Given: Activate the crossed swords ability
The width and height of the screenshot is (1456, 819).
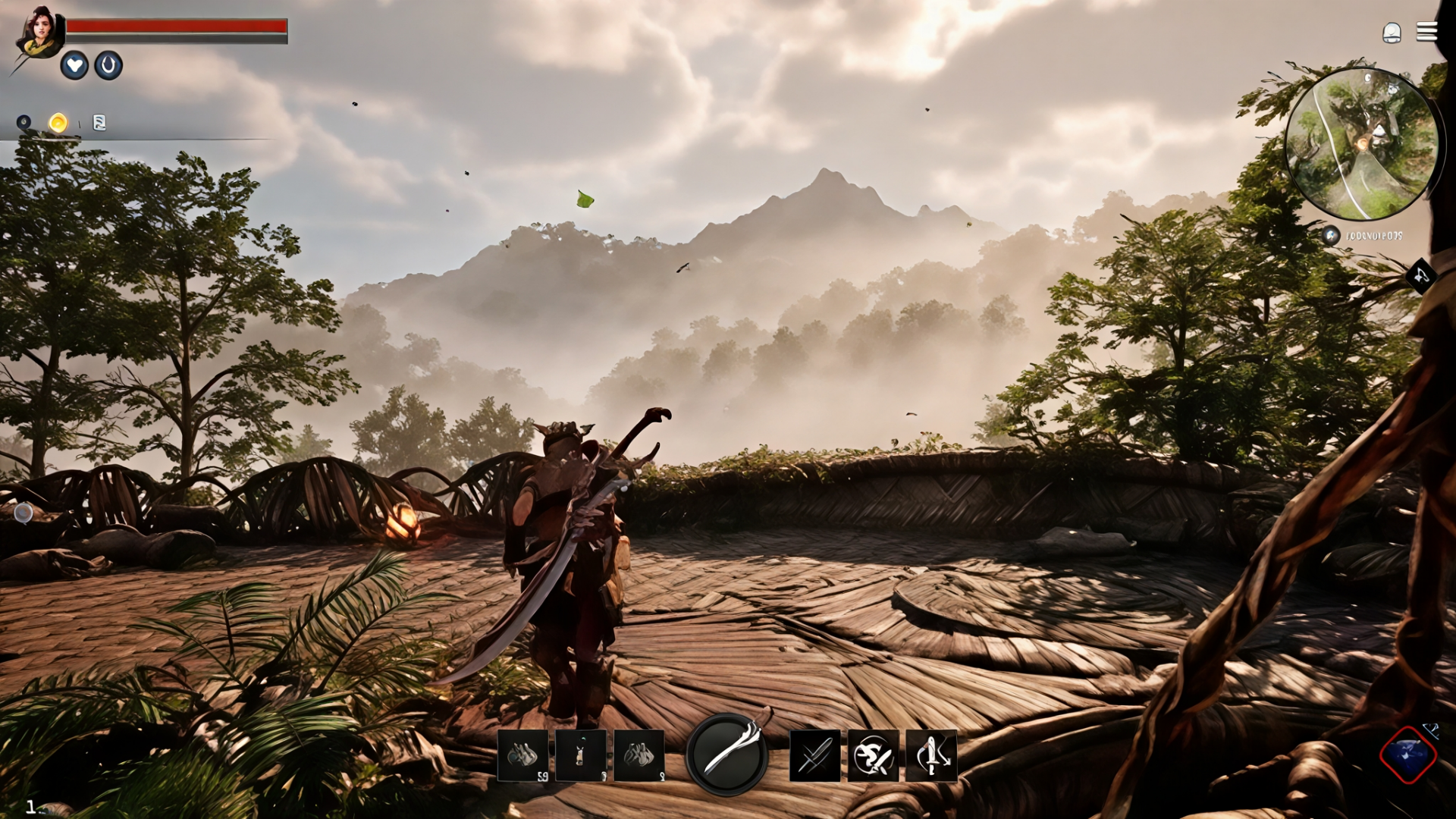Looking at the screenshot, I should [815, 755].
